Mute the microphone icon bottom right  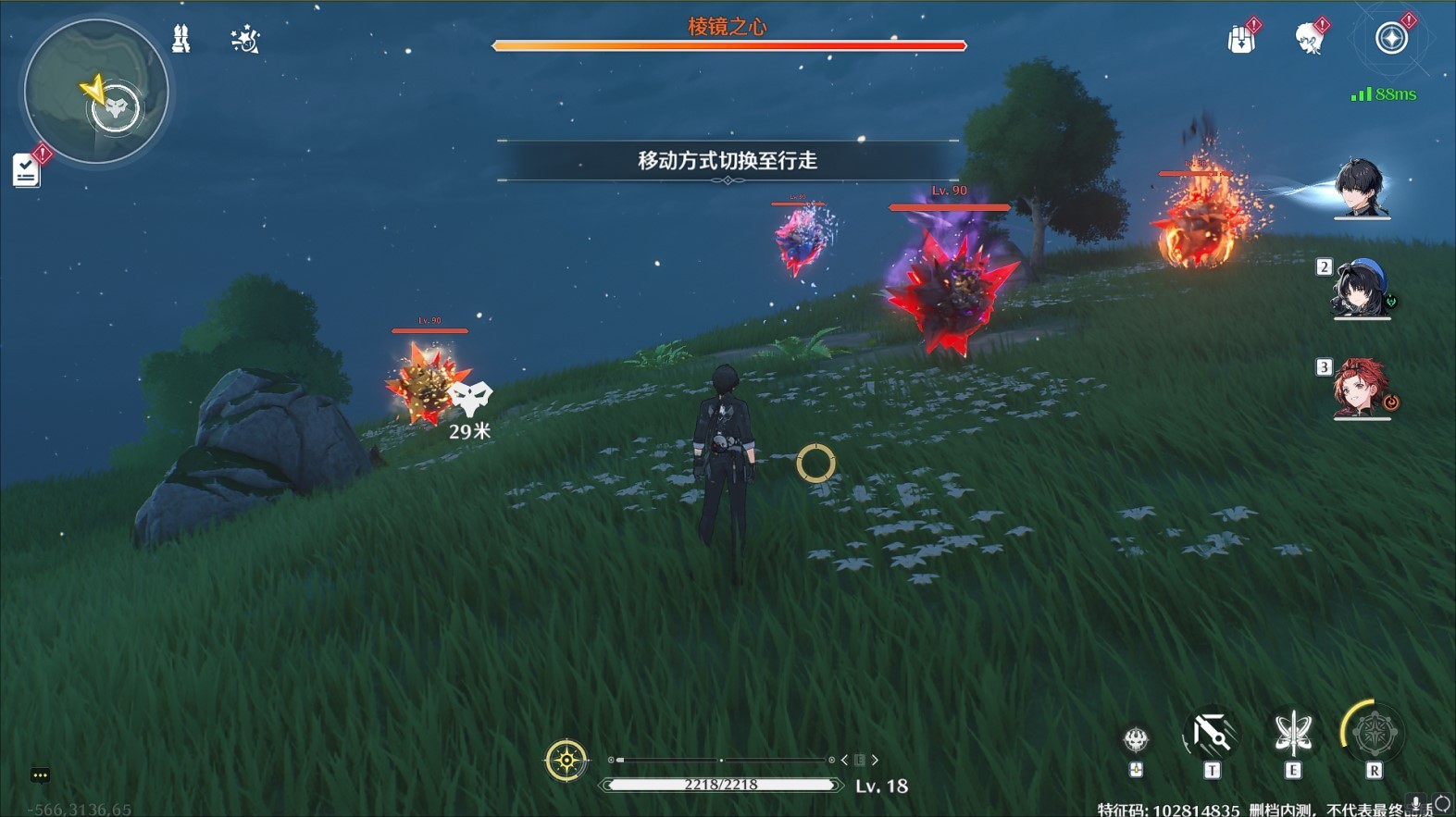[1413, 803]
